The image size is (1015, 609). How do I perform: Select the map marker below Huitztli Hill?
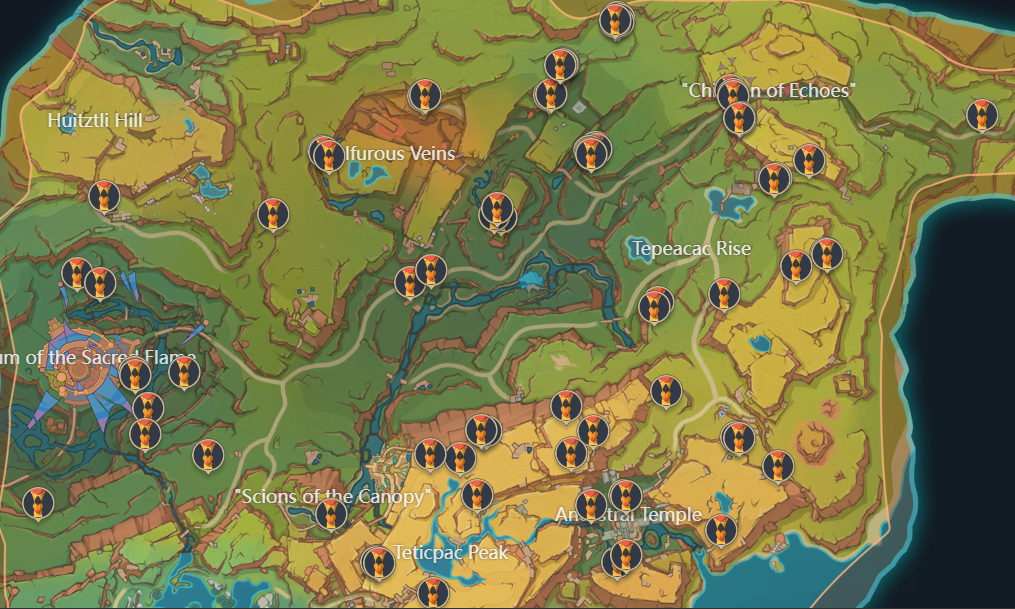pos(104,196)
